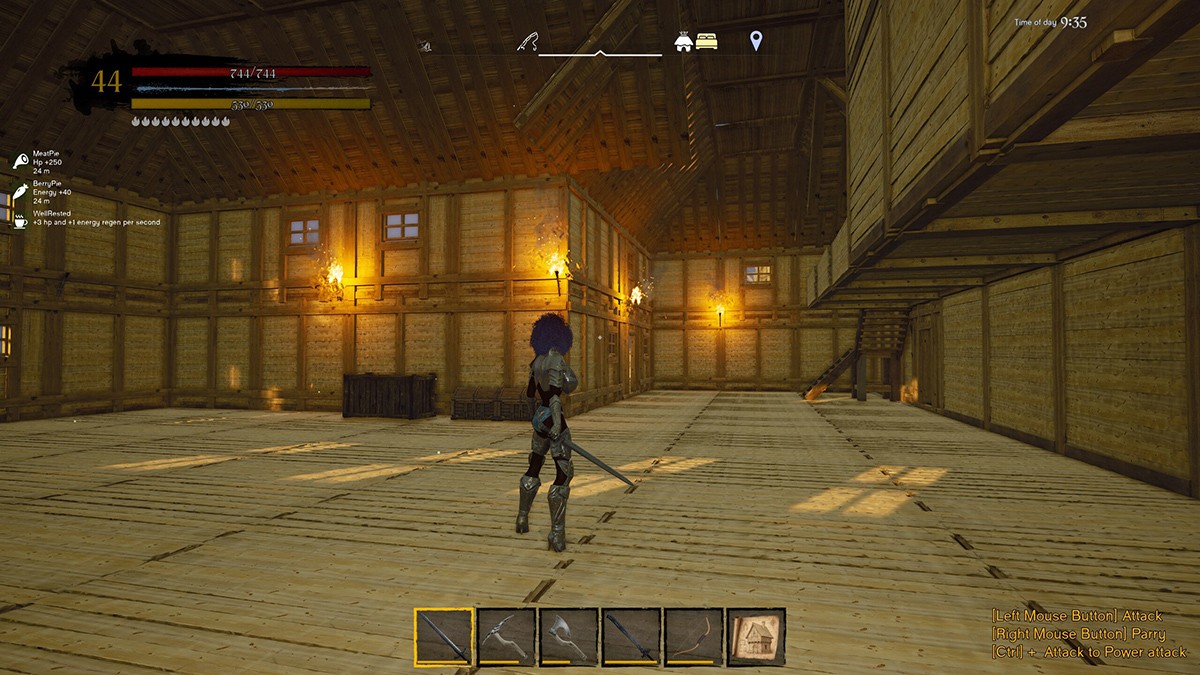Switch to the dark greatsword slot

(631, 636)
